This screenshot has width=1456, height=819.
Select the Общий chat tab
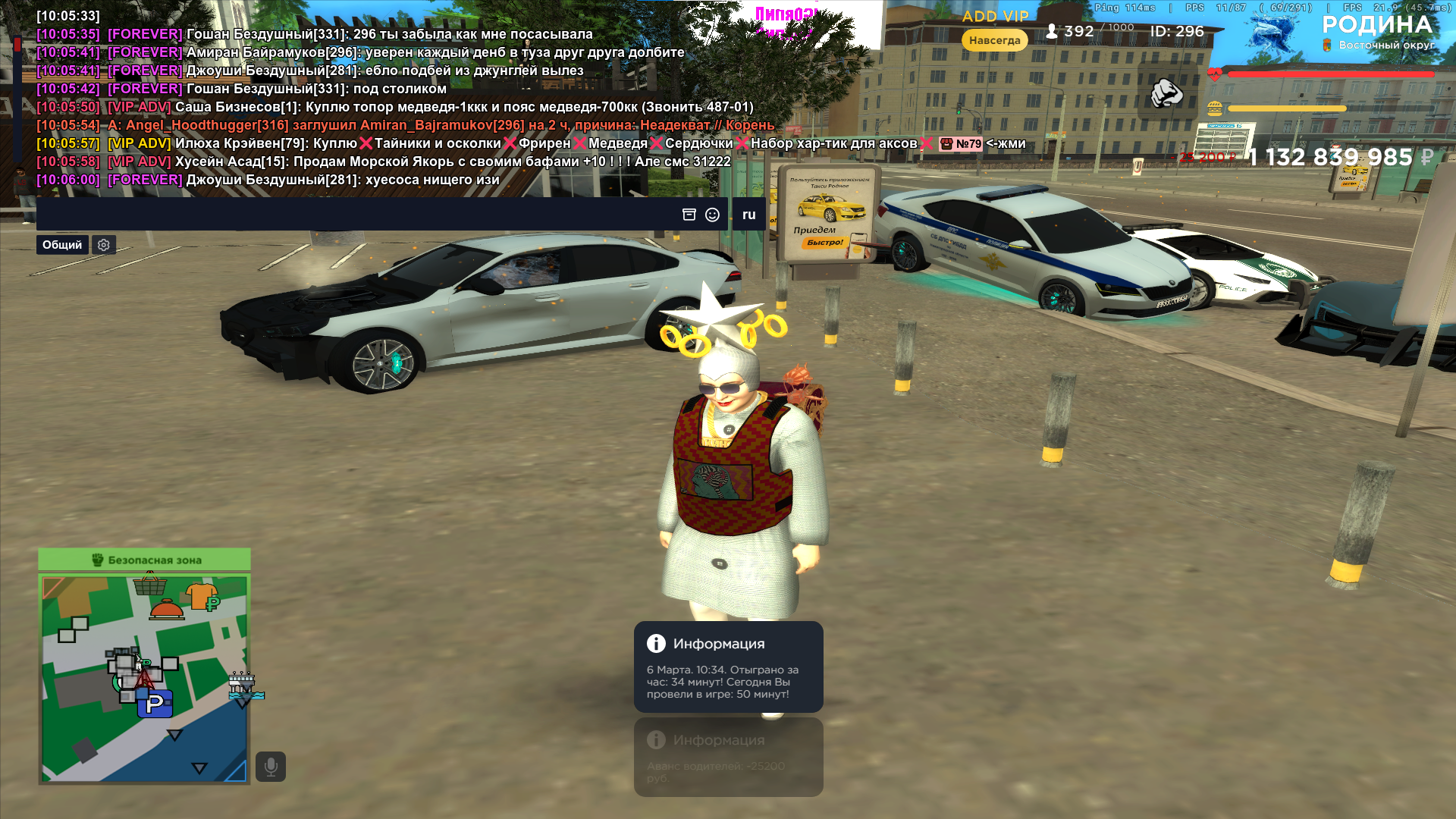pos(62,245)
